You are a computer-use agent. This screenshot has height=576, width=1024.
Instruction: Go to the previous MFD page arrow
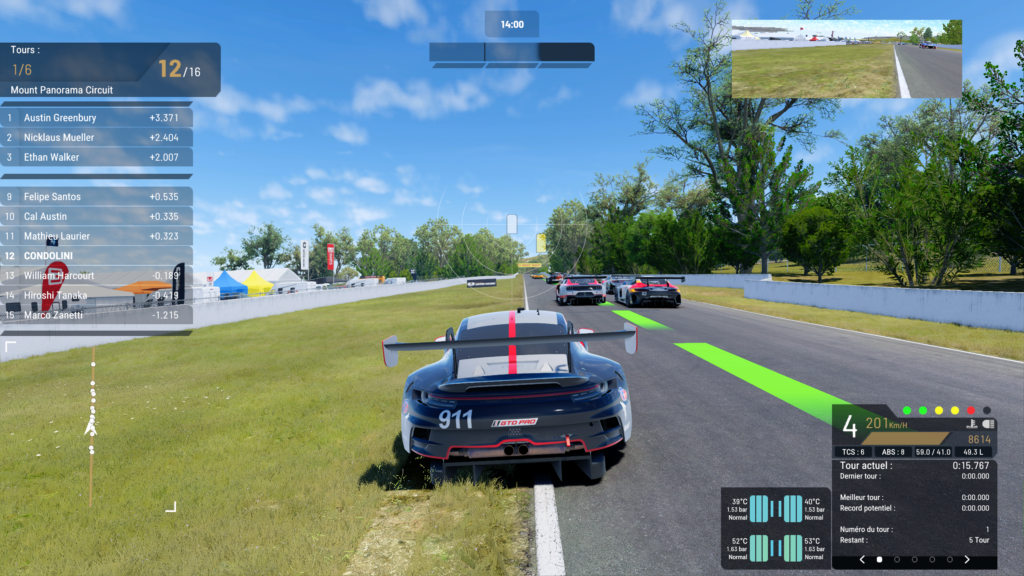click(862, 560)
